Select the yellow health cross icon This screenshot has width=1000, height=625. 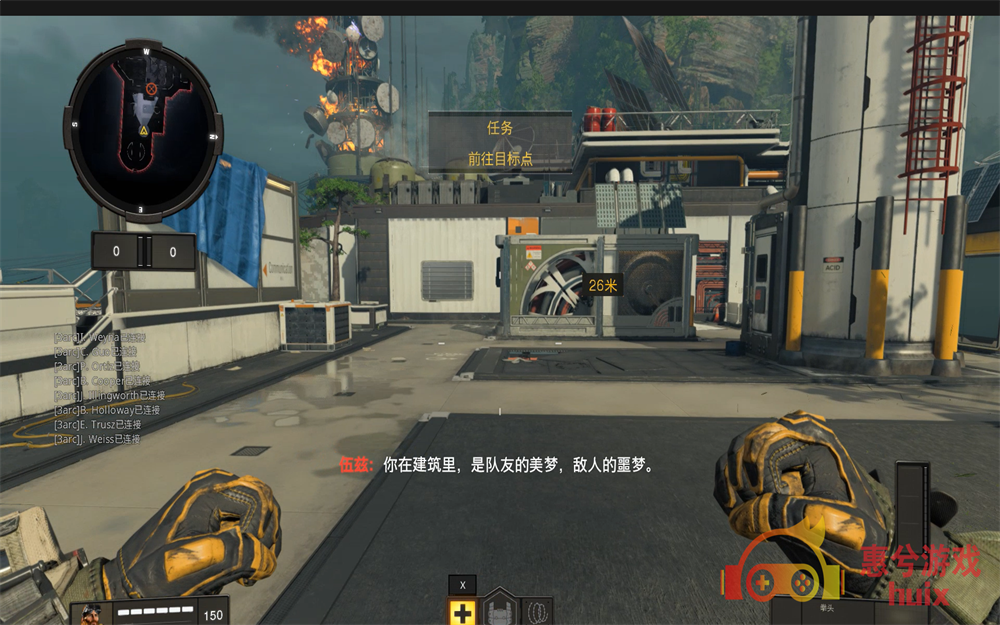click(x=462, y=612)
